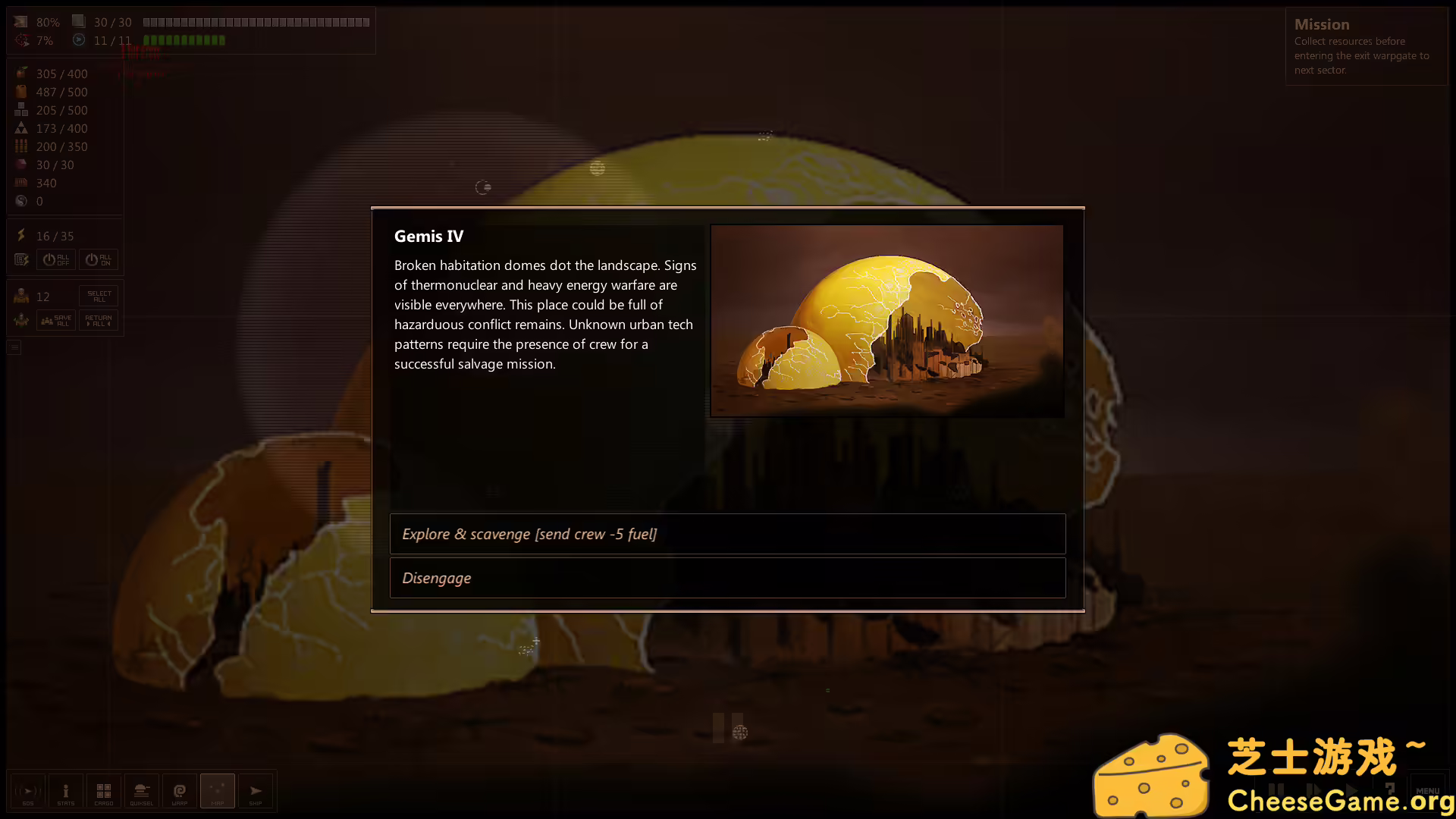Choose Explore & scavenge sending crew
This screenshot has height=819, width=1456.
coord(727,534)
